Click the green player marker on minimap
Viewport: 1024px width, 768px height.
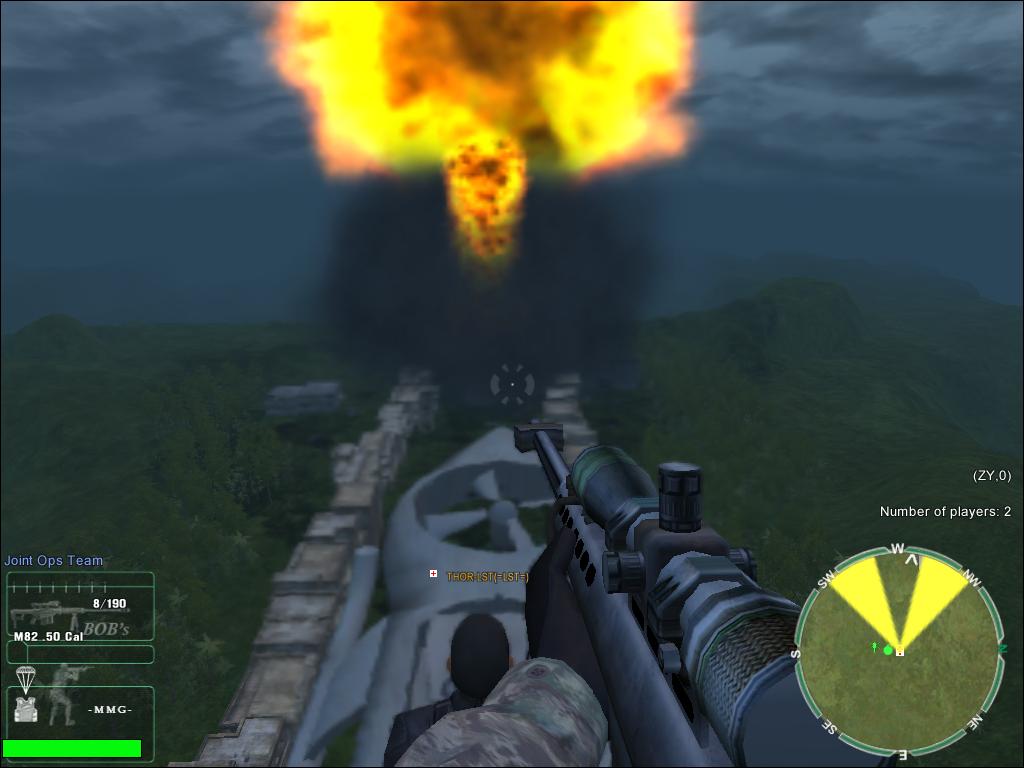tap(887, 650)
